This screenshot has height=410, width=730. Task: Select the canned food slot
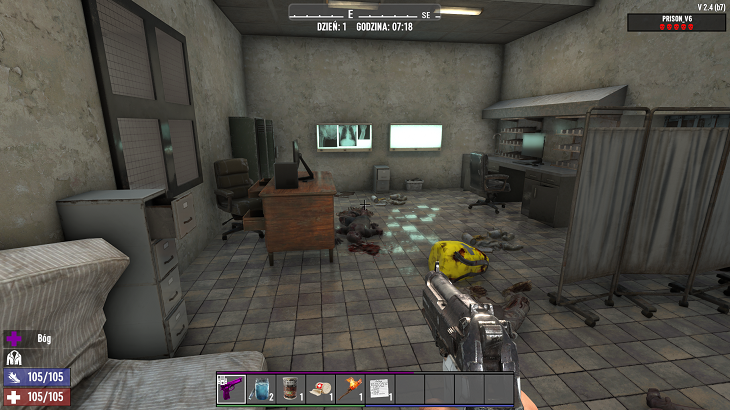click(291, 388)
